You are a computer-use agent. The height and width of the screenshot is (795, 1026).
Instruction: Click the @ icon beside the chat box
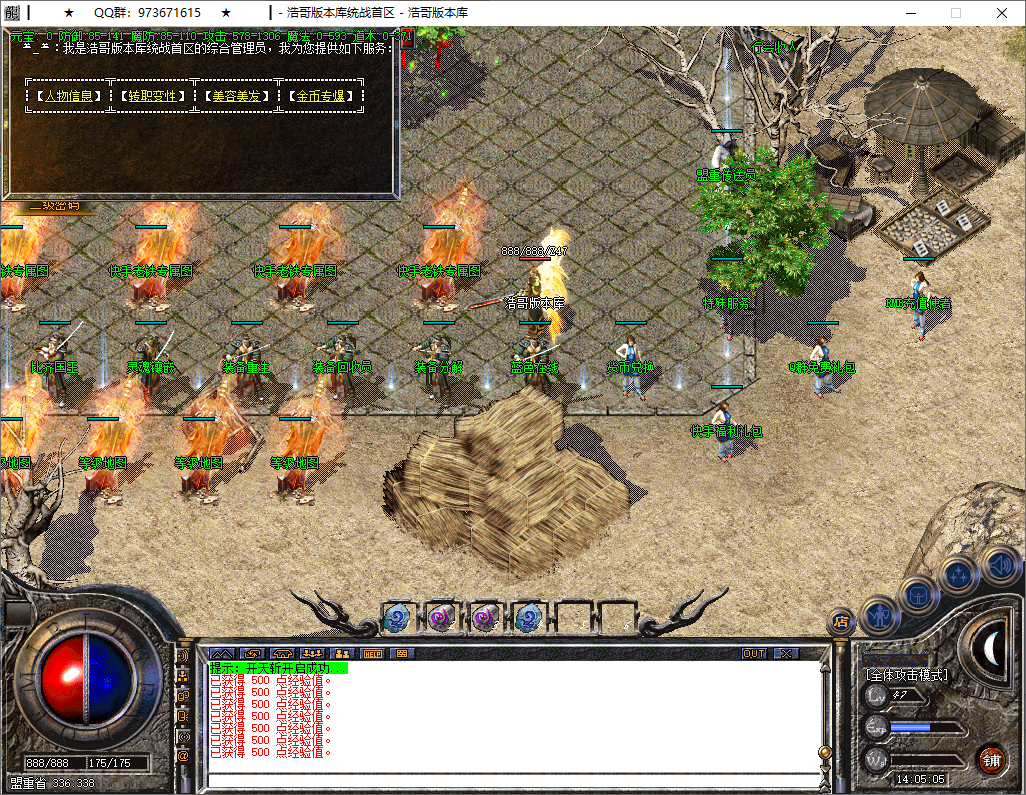tap(183, 756)
